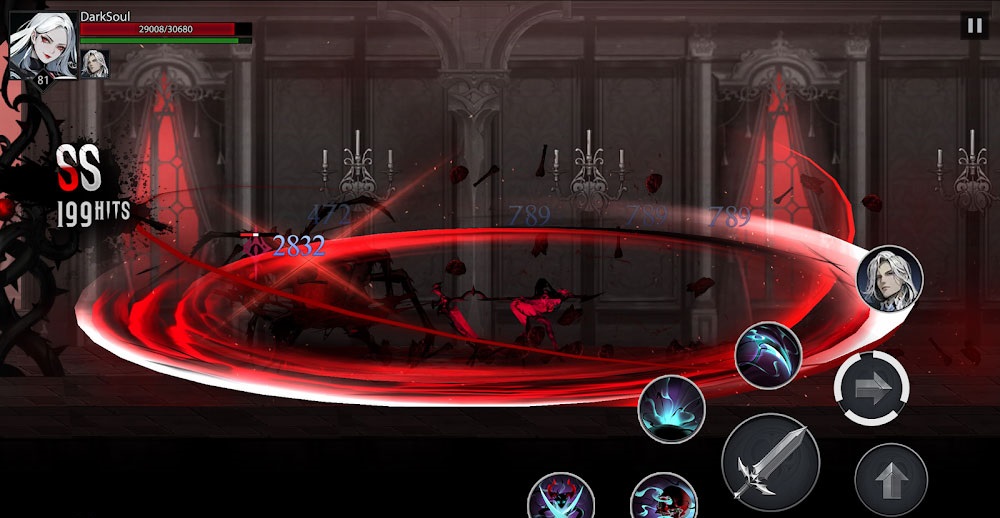Swap to the white-haired partner character
This screenshot has height=518, width=1000.
tap(890, 278)
